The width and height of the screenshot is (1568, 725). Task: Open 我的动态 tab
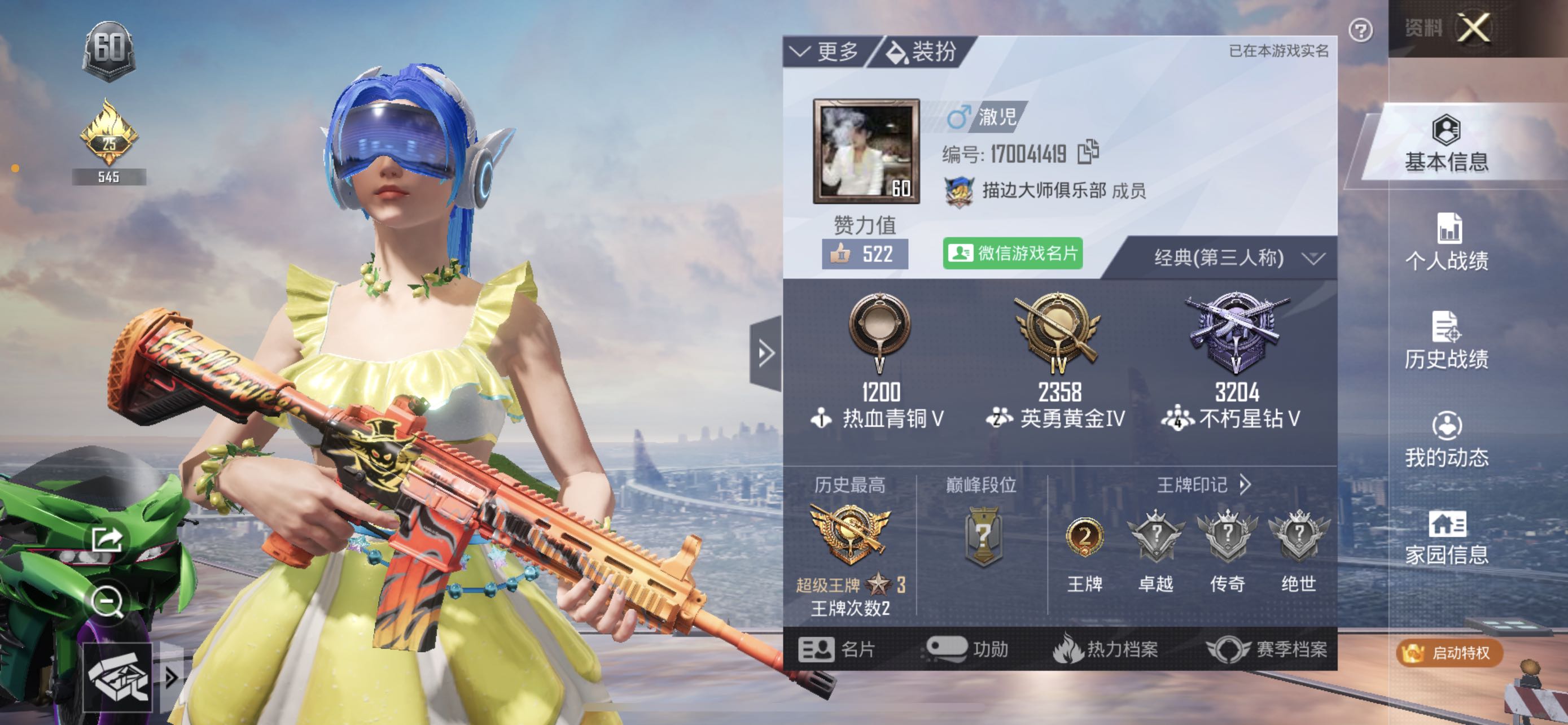(x=1446, y=440)
